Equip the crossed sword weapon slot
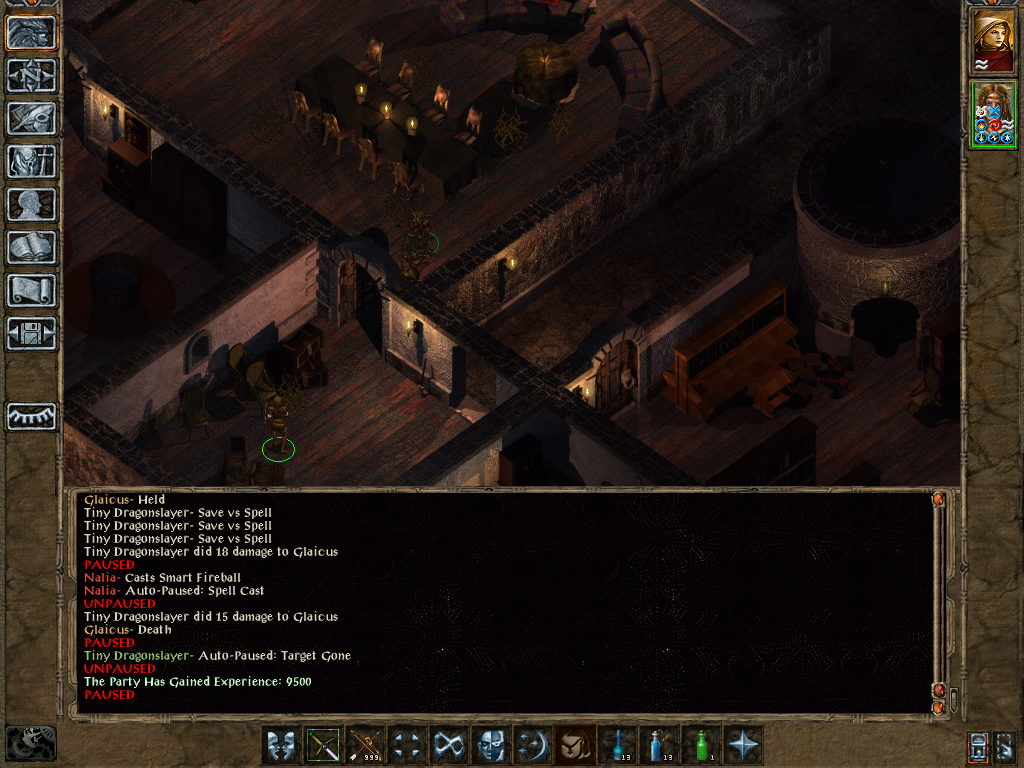 pos(323,745)
